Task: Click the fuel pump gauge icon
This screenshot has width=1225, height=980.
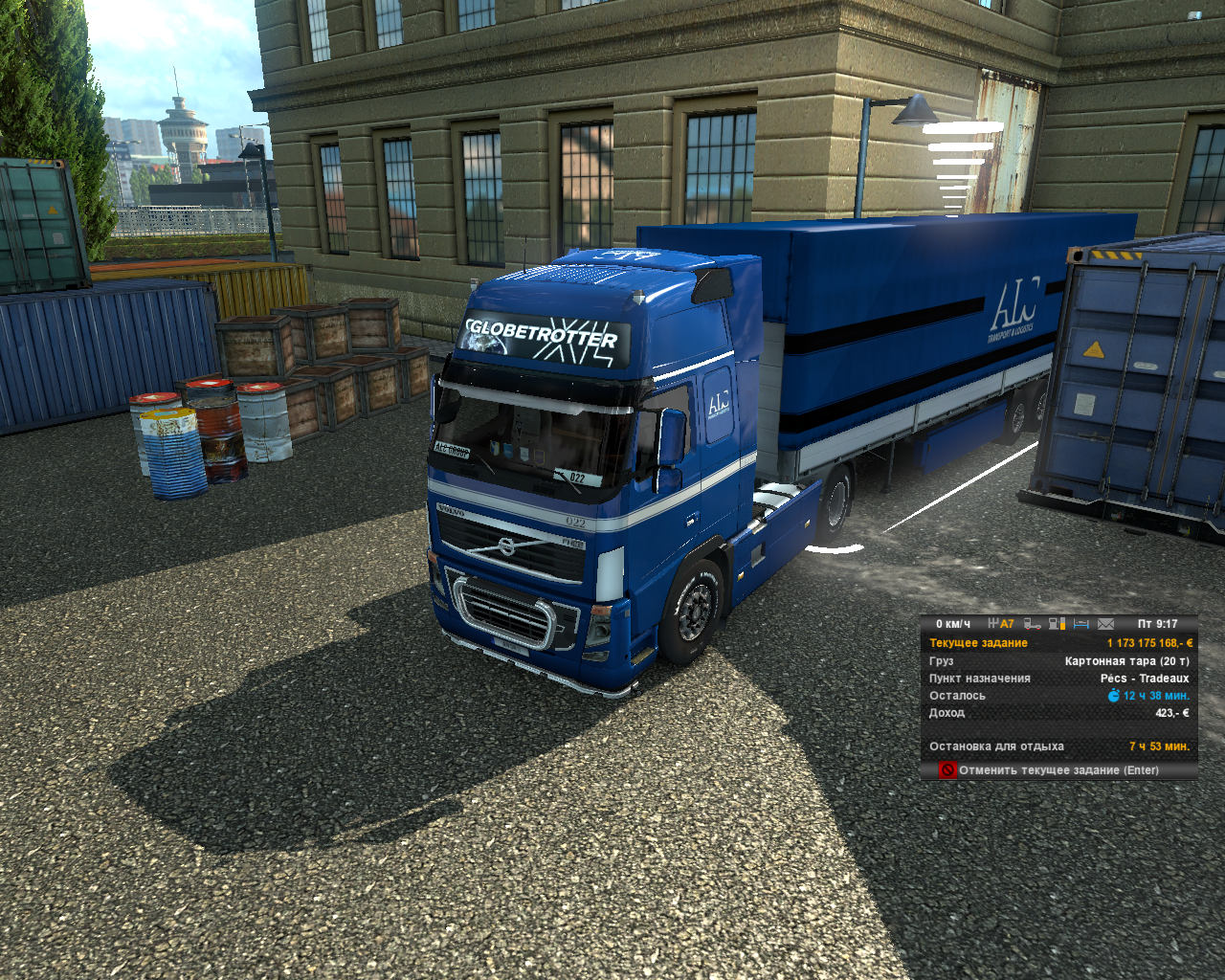Action: [x=1057, y=624]
